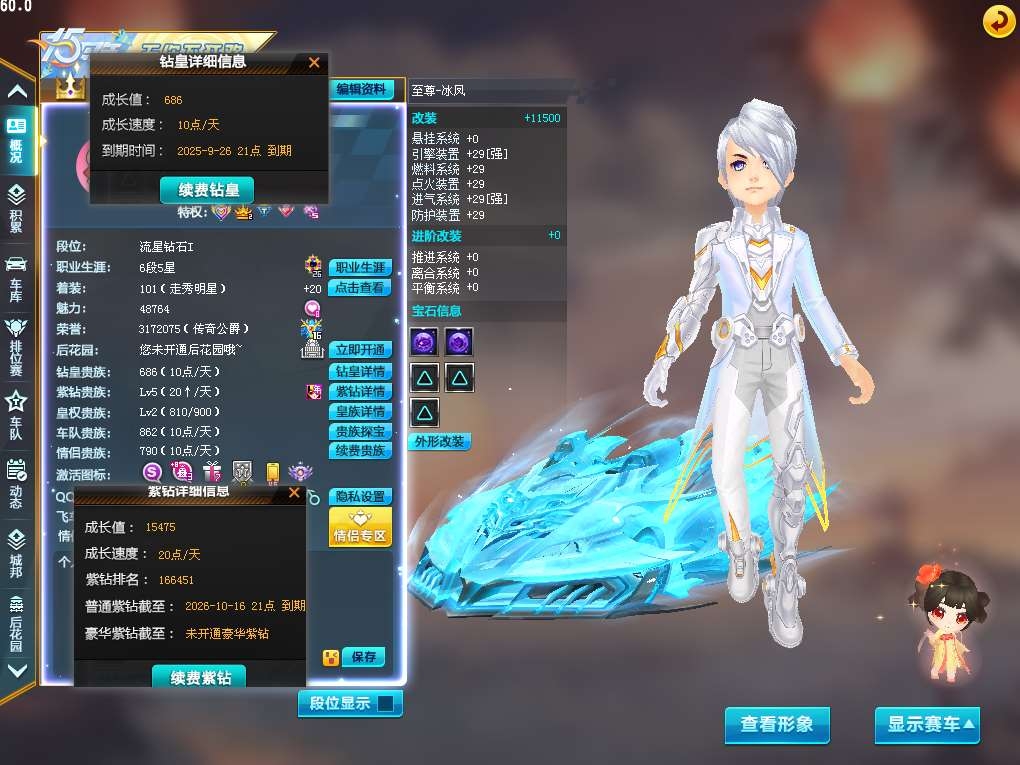
Task: Open the 职业生涯 career button
Action: click(360, 268)
